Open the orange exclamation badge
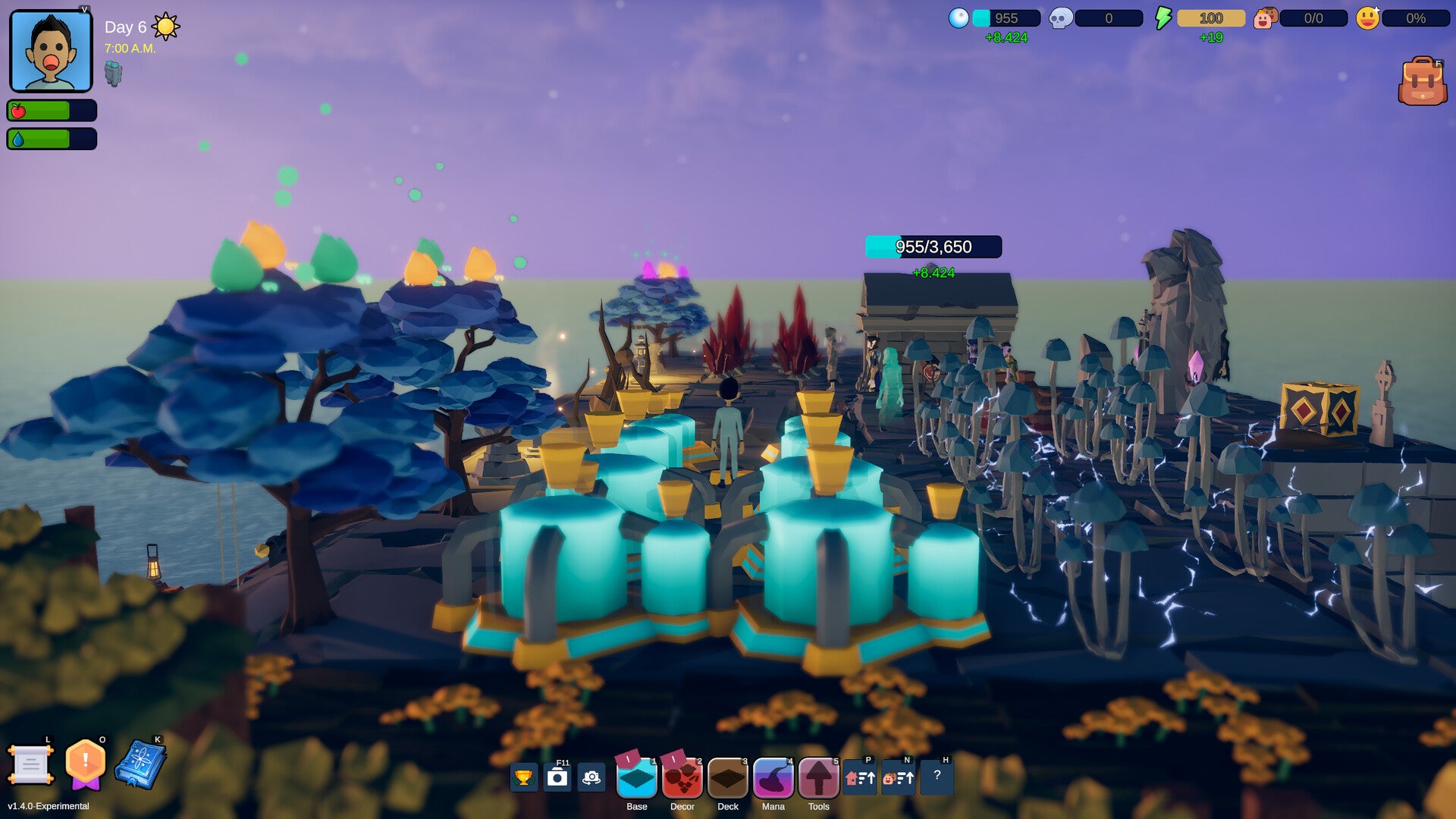1456x819 pixels. click(85, 763)
